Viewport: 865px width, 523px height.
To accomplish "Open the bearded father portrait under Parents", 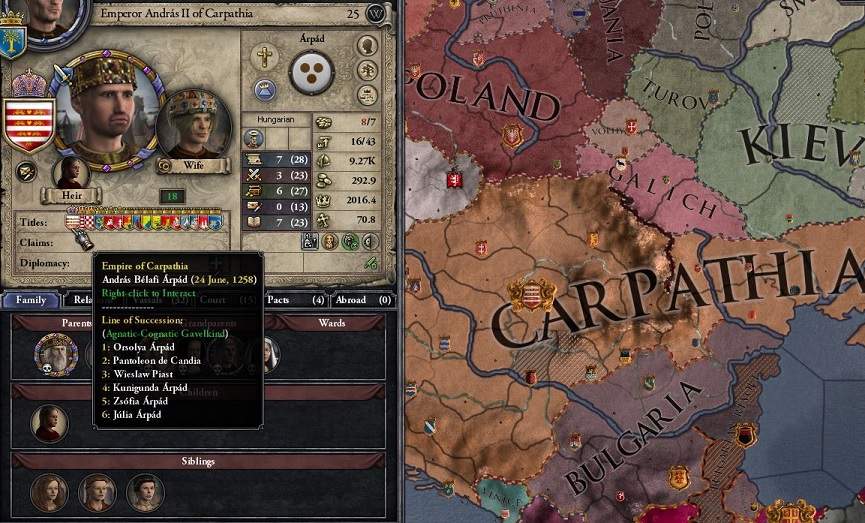I will coord(56,353).
